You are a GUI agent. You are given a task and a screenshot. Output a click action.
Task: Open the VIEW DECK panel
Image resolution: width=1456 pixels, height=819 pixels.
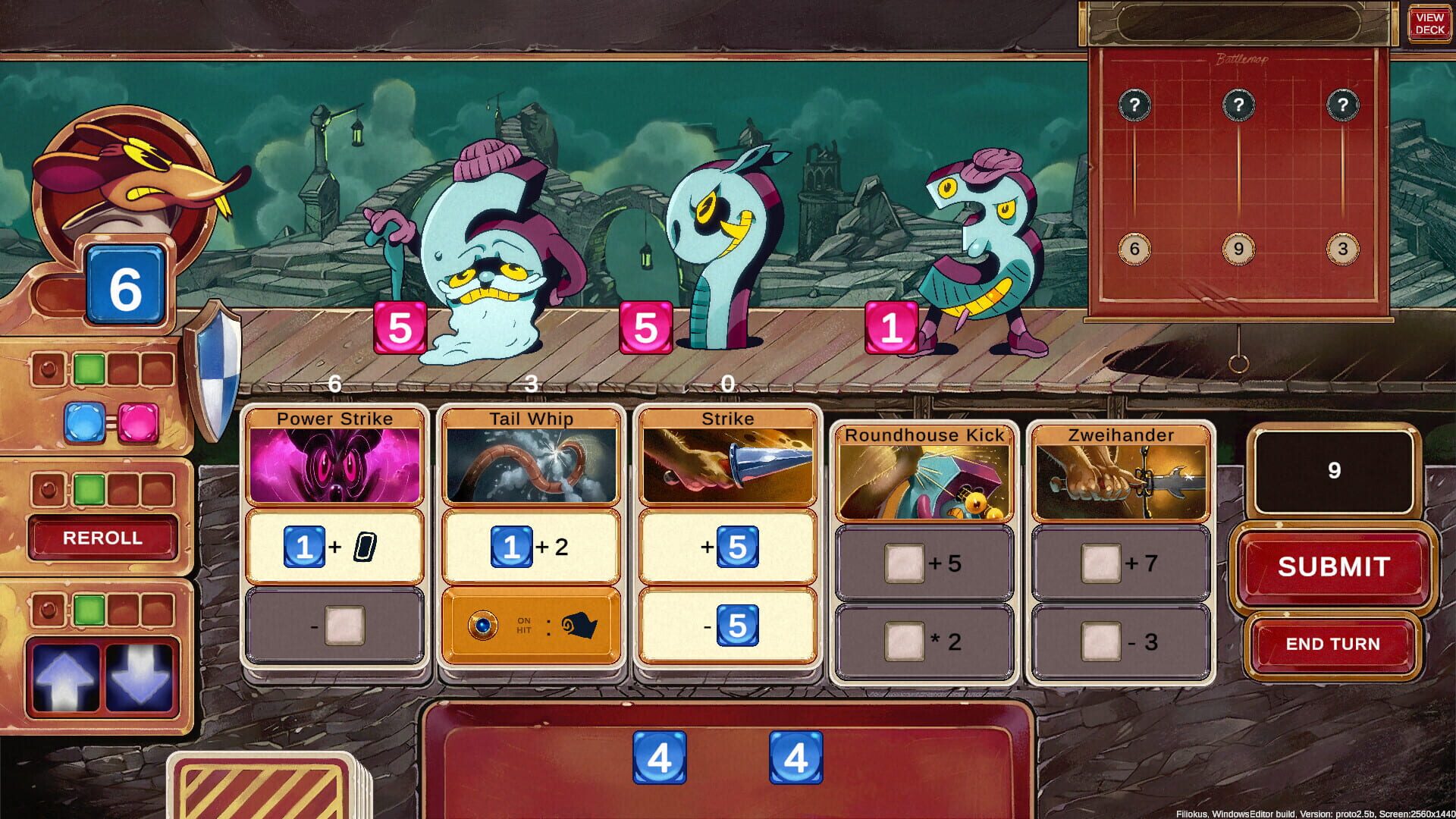[x=1430, y=23]
